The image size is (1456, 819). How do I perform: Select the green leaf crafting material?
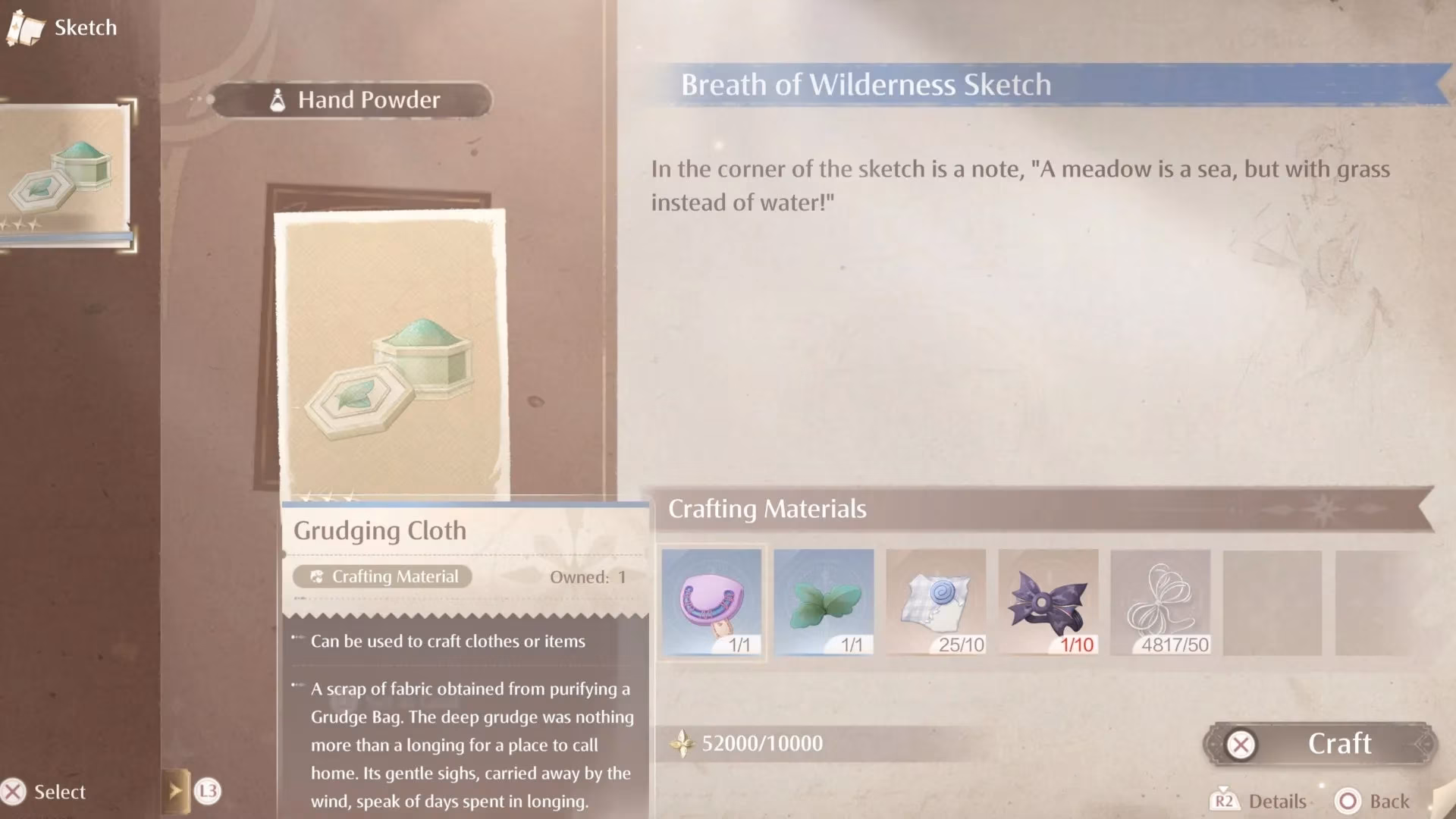pyautogui.click(x=824, y=601)
